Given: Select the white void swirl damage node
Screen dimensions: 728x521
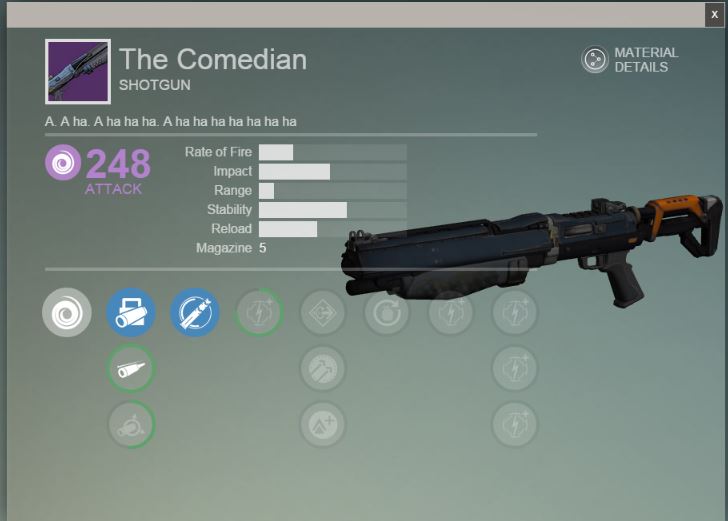Looking at the screenshot, I should click(67, 313).
